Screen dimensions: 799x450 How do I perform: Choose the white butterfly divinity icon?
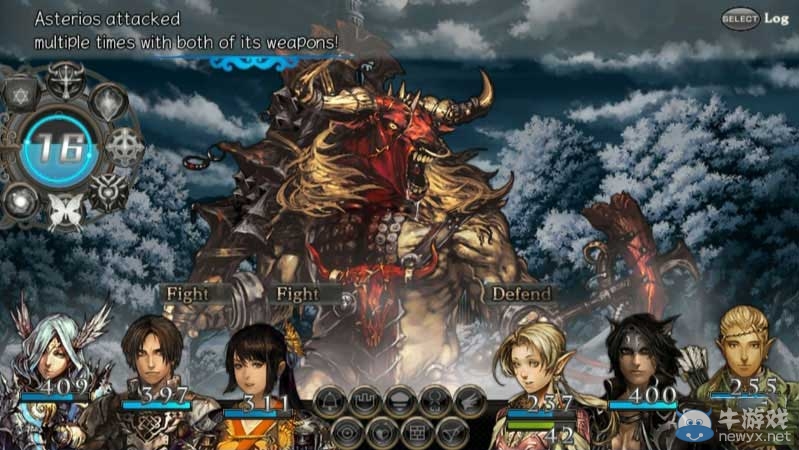pyautogui.click(x=65, y=212)
